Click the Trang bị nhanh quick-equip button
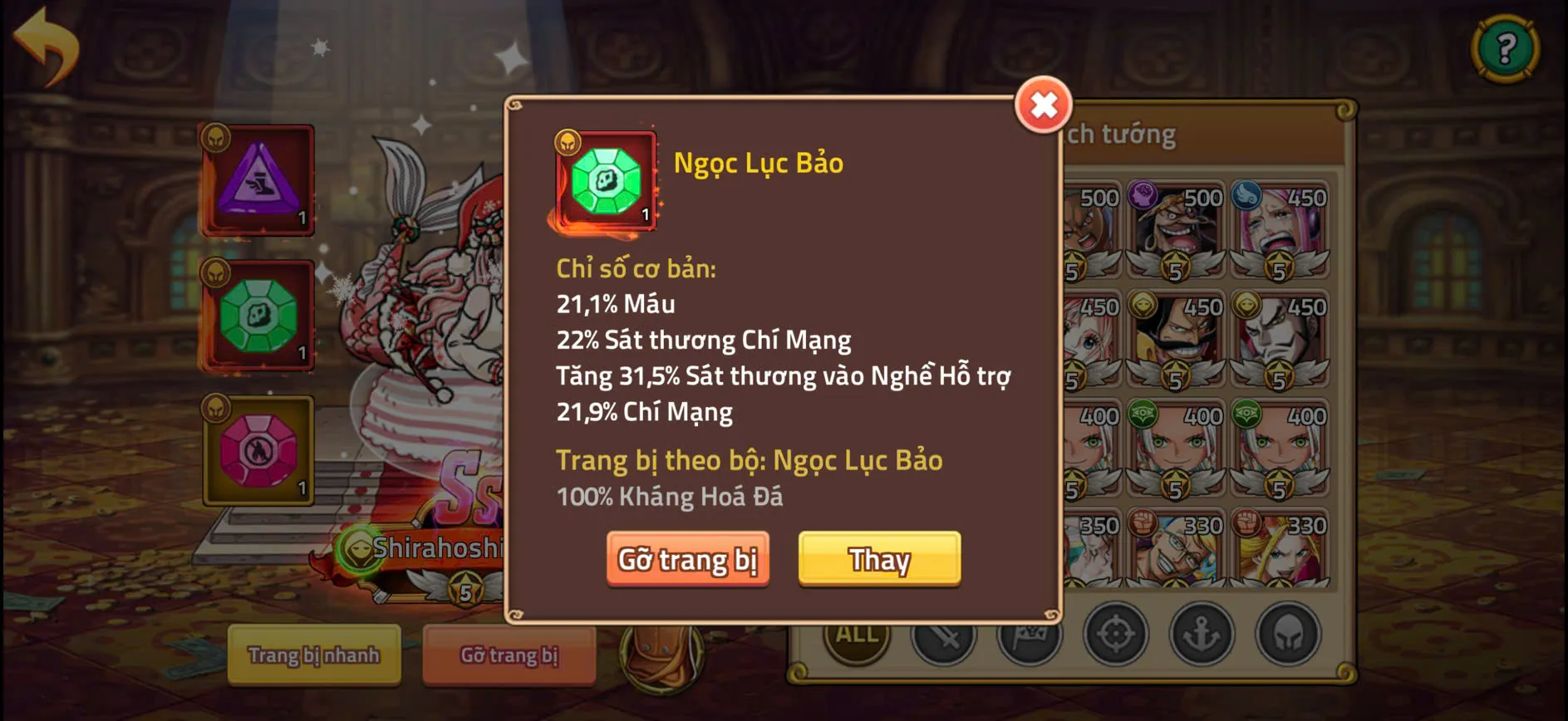The height and width of the screenshot is (721, 1568). pyautogui.click(x=313, y=655)
